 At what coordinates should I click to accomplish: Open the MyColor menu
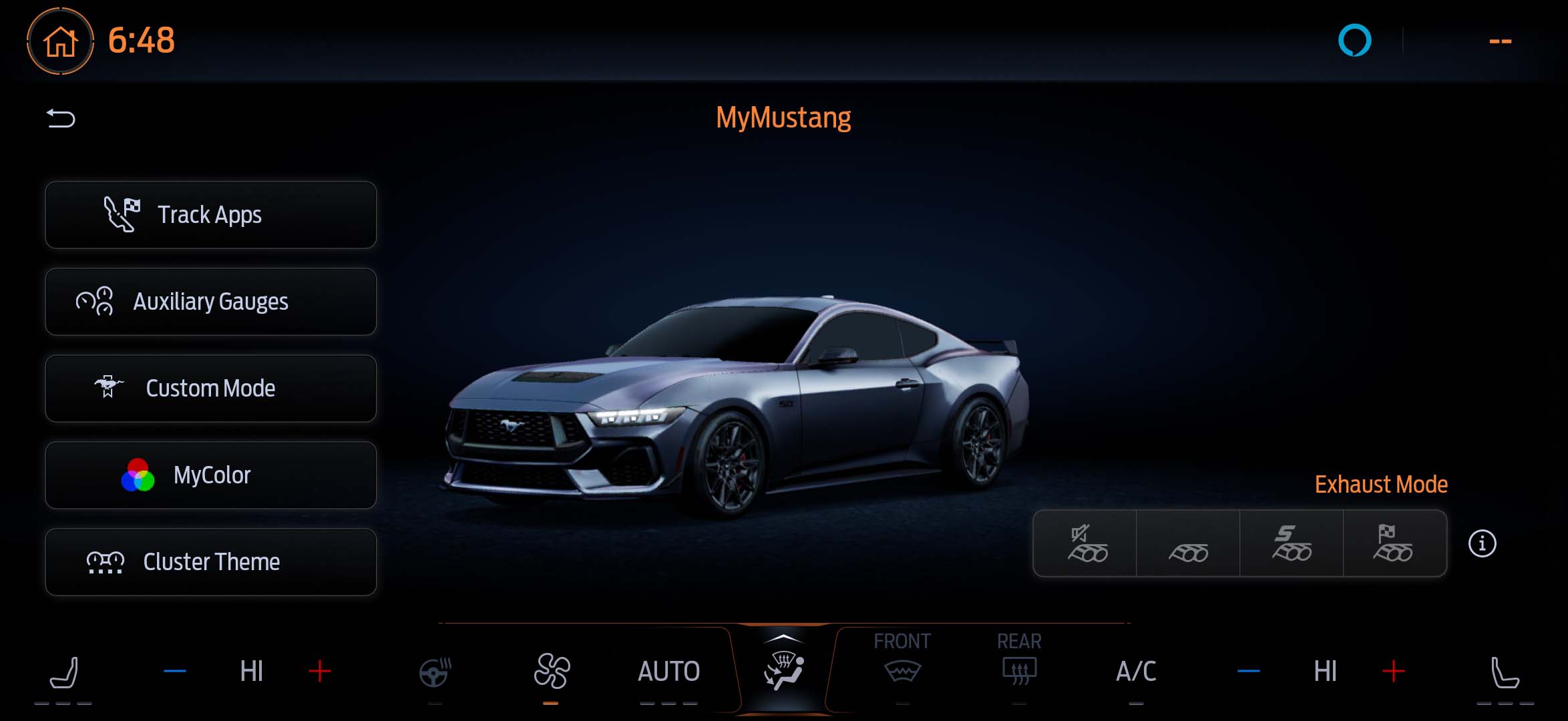pos(210,475)
